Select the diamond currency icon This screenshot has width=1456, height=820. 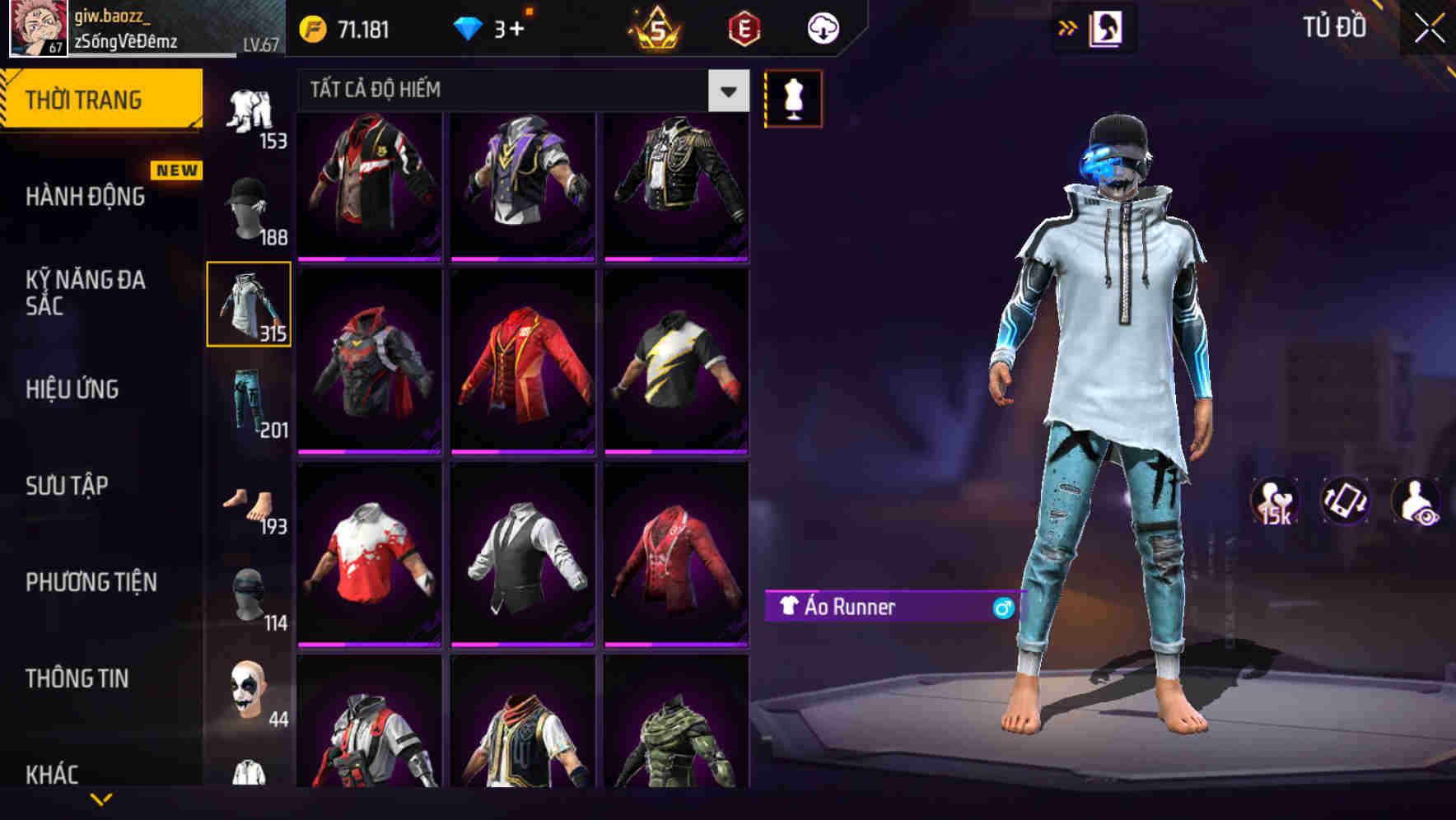coord(469,27)
